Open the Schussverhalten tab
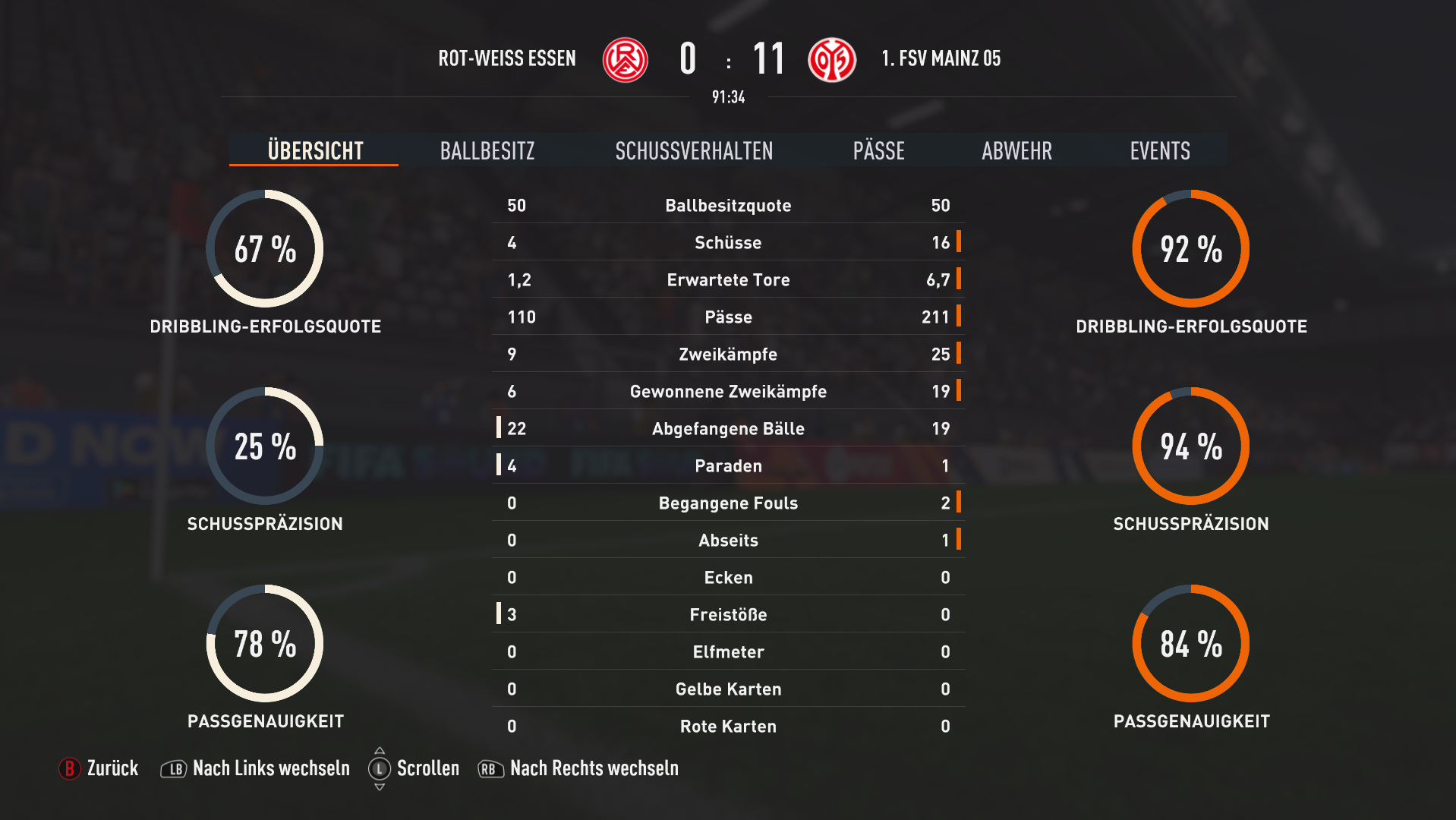This screenshot has width=1456, height=820. (694, 150)
